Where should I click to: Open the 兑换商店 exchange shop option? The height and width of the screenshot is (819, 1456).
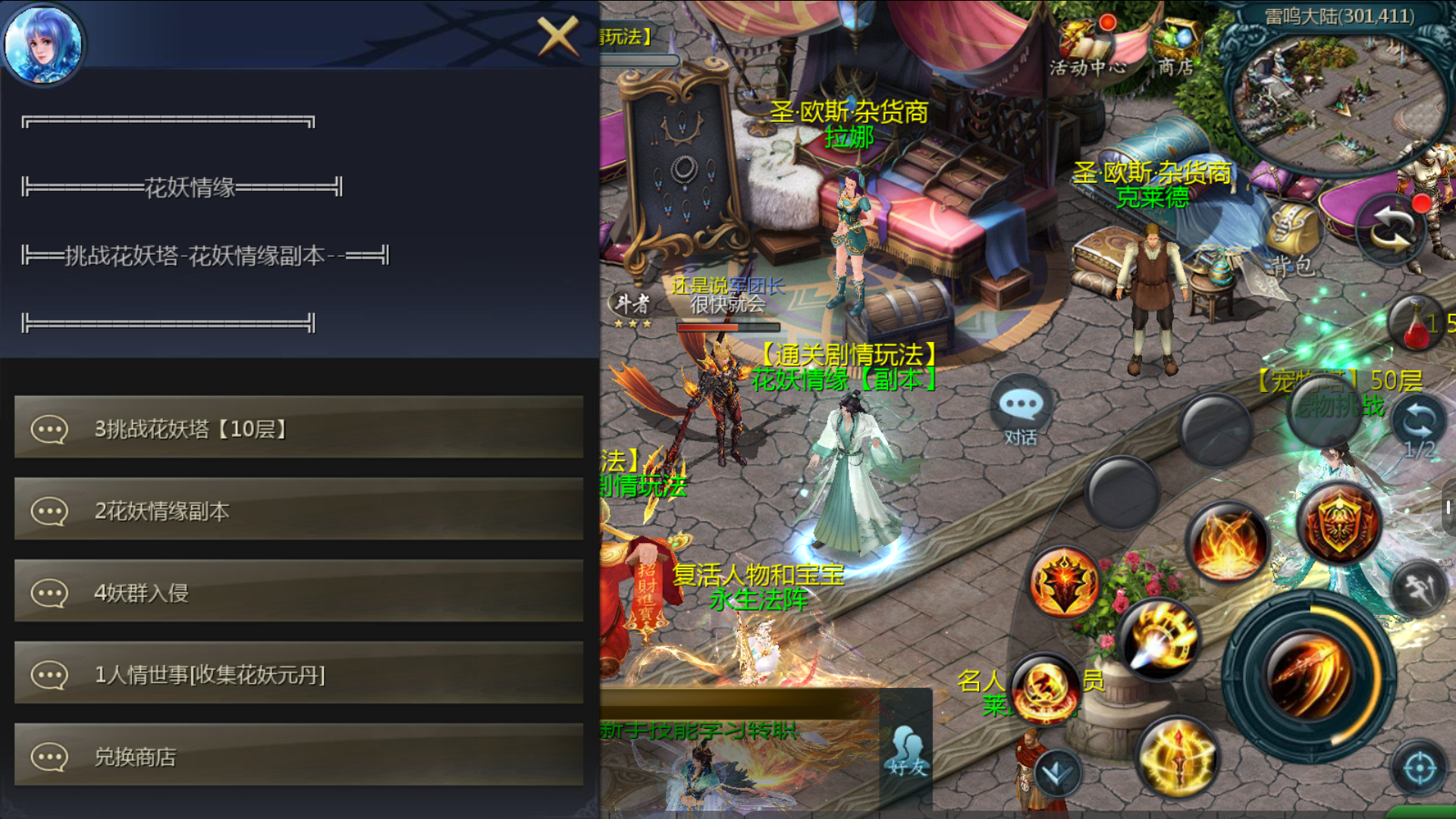pyautogui.click(x=299, y=756)
